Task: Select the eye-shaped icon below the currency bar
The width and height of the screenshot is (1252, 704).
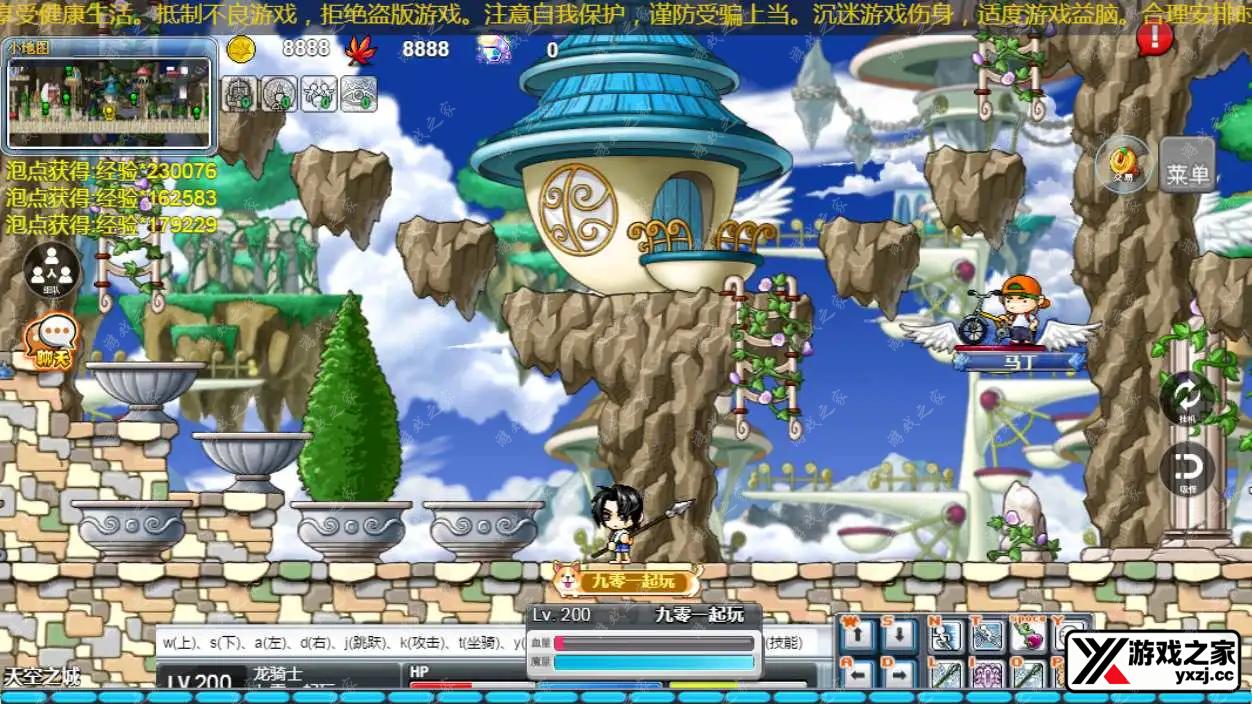Action: tap(359, 93)
